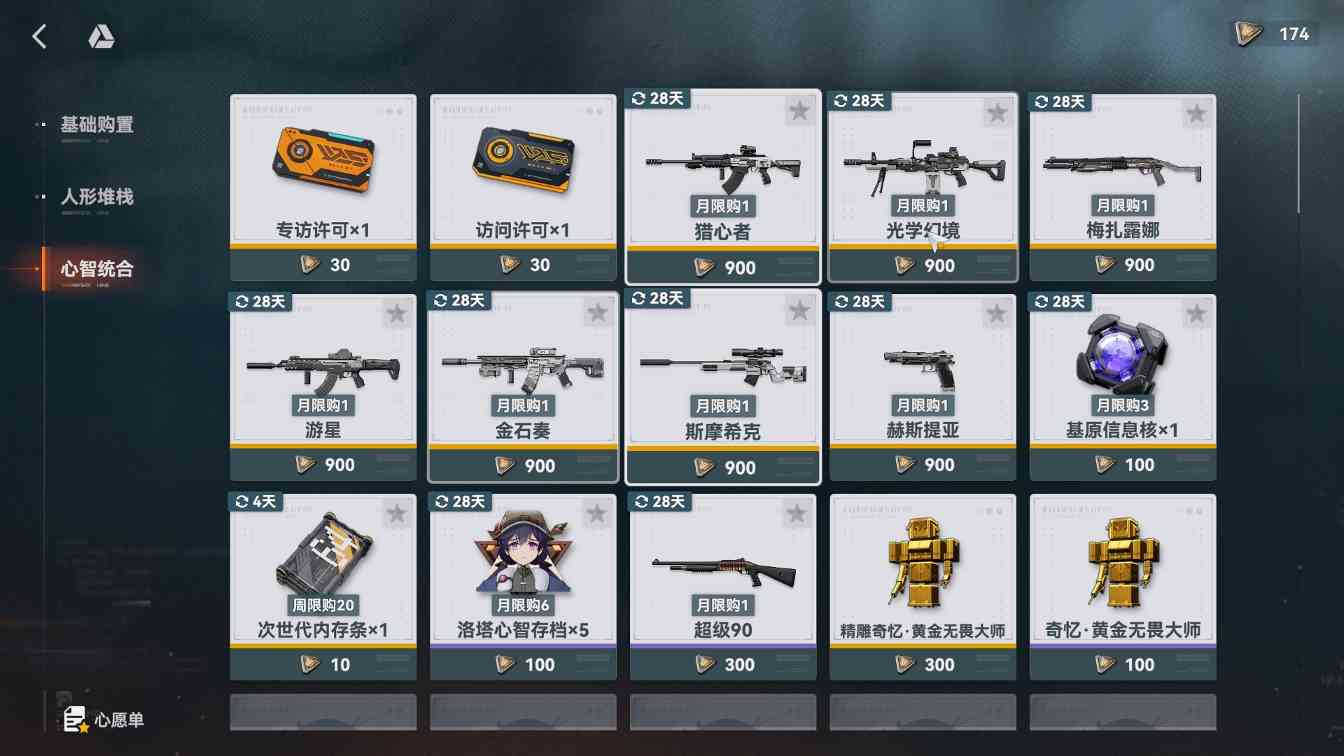This screenshot has width=1344, height=756.
Task: Click the 28天 refresh icon on 超级90
Action: [656, 501]
